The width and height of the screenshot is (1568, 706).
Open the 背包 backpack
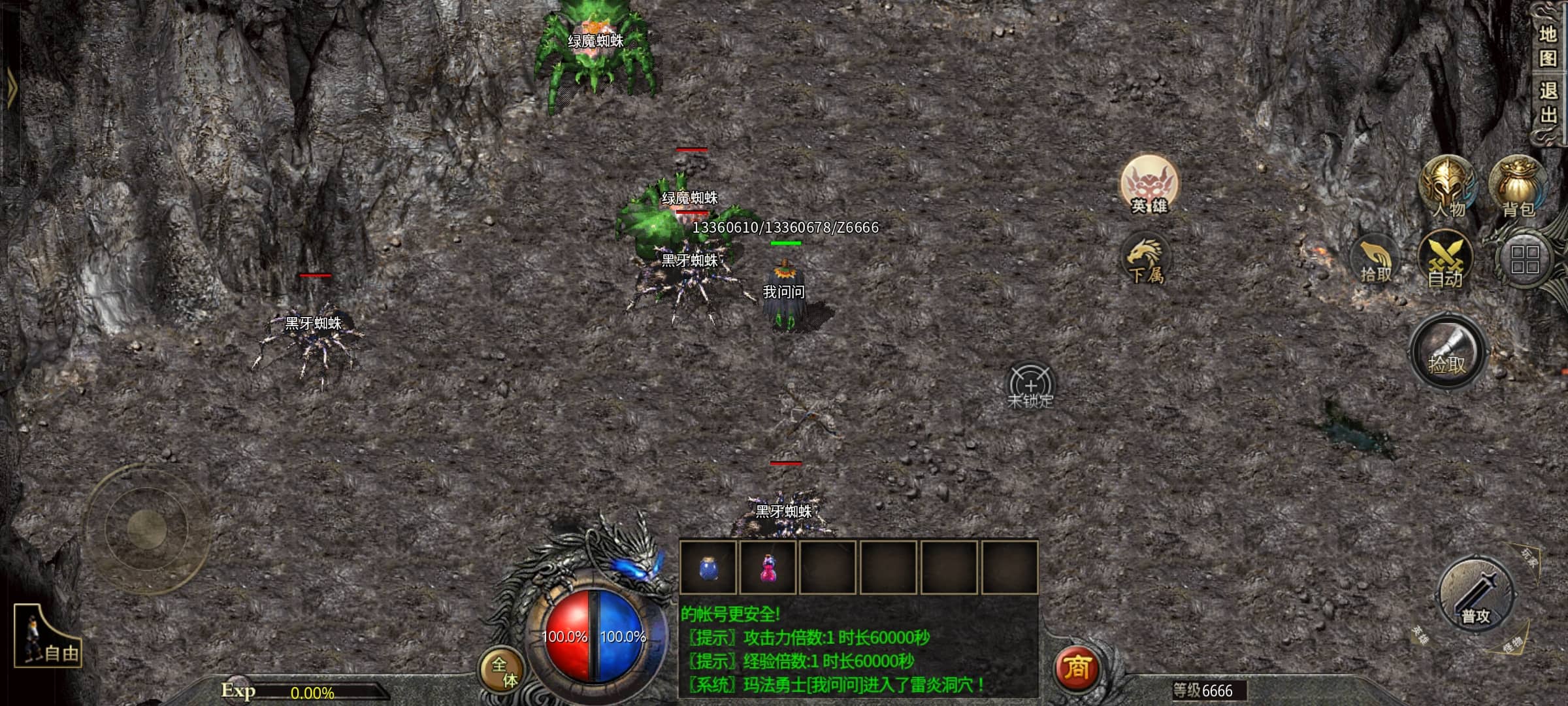pyautogui.click(x=1517, y=187)
